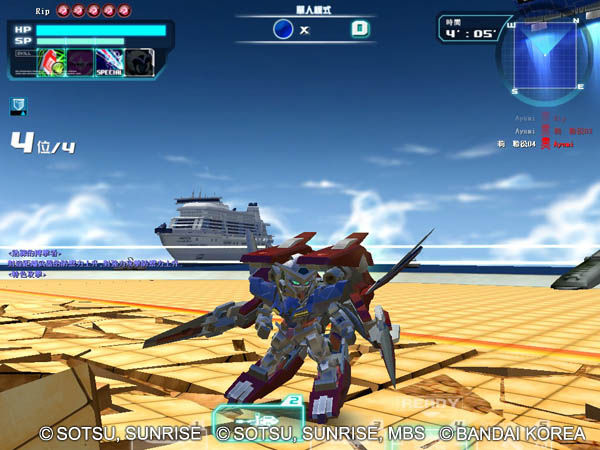Click the blue orb team score icon

coord(283,29)
